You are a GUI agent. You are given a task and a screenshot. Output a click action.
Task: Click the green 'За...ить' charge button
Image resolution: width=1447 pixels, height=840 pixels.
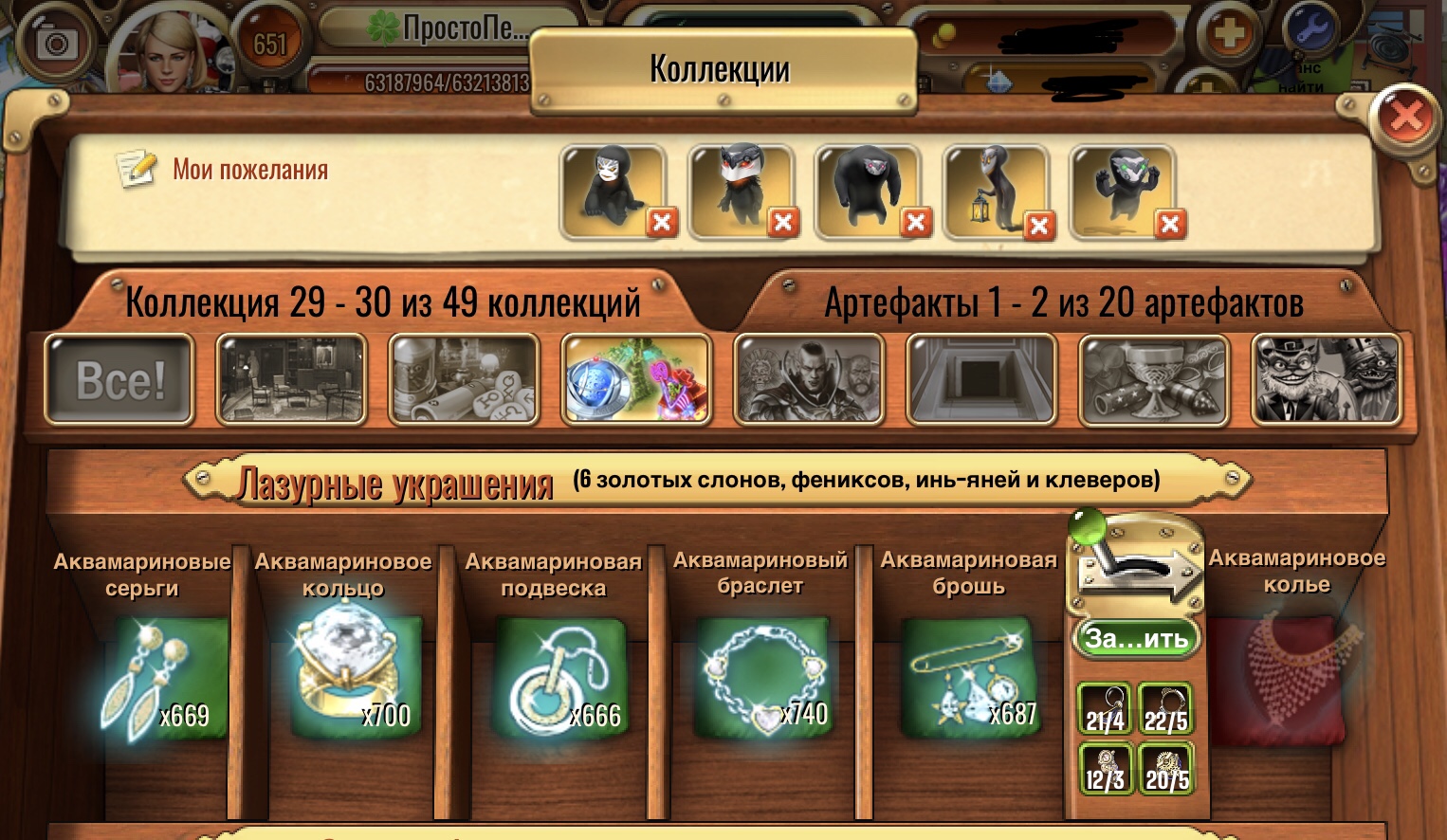pyautogui.click(x=1136, y=638)
